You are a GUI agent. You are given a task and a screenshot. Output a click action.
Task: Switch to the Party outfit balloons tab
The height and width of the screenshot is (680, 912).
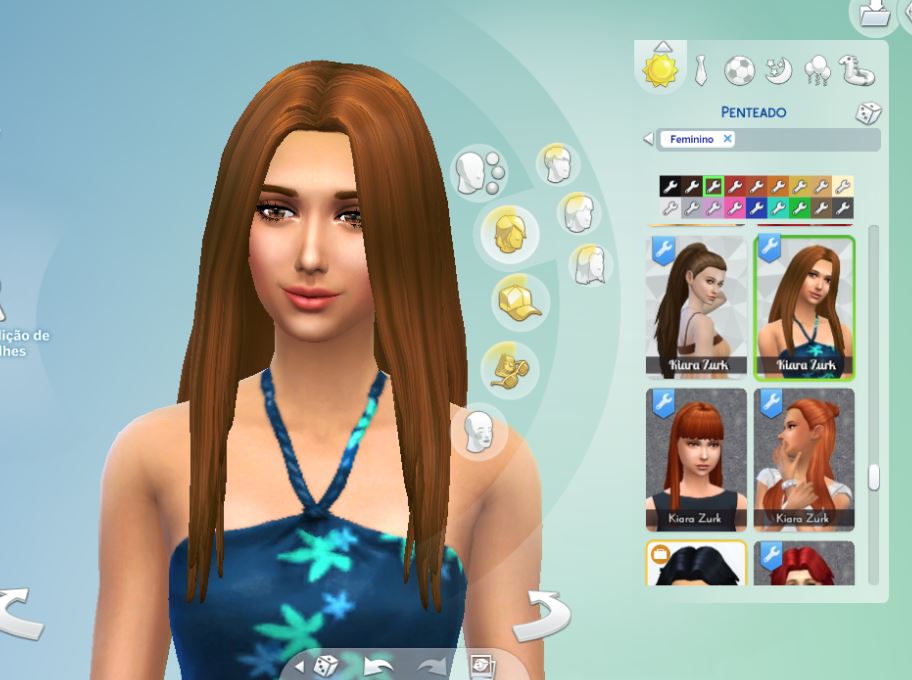pos(817,70)
